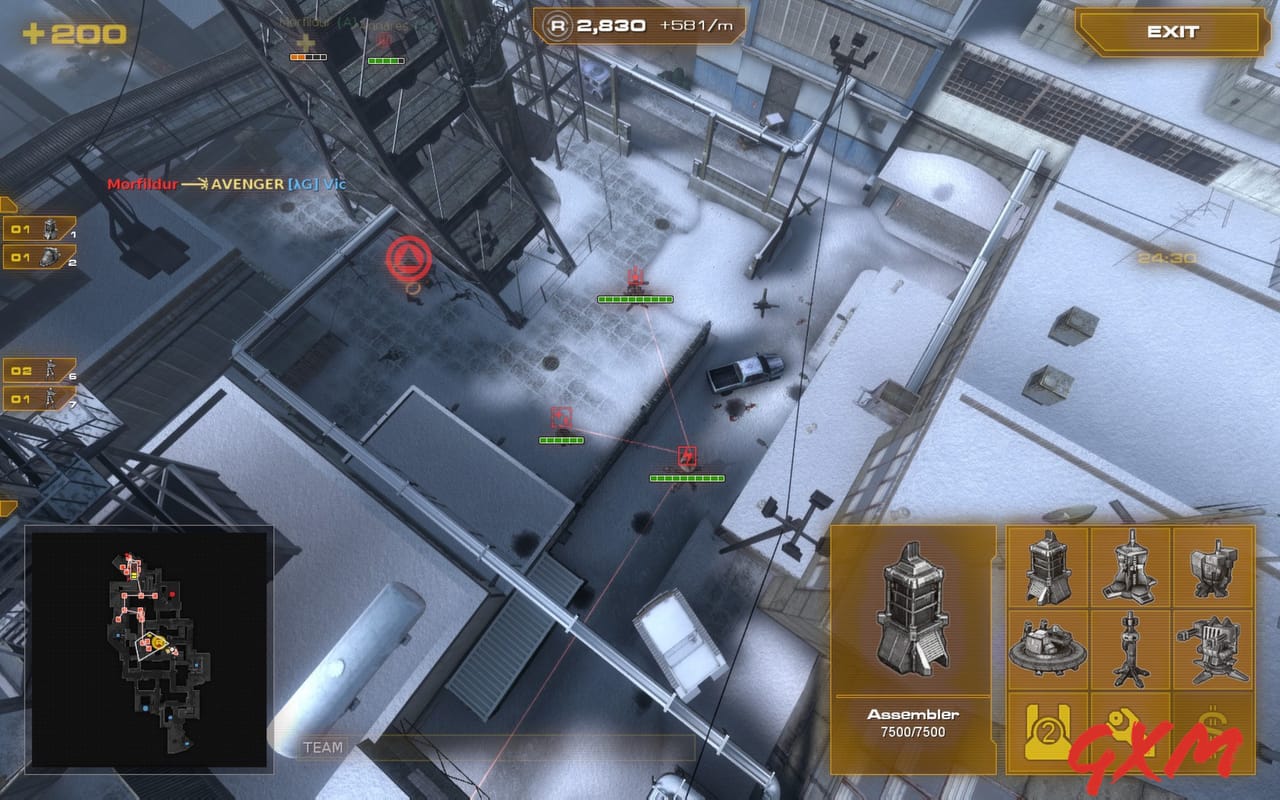Click the EXIT button

[1172, 31]
